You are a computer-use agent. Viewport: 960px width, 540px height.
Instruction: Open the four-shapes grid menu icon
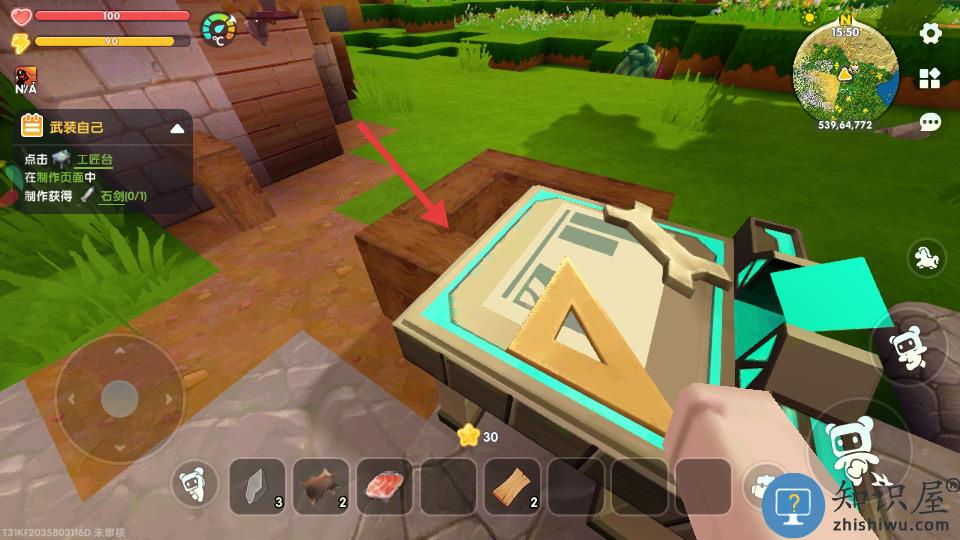[930, 78]
